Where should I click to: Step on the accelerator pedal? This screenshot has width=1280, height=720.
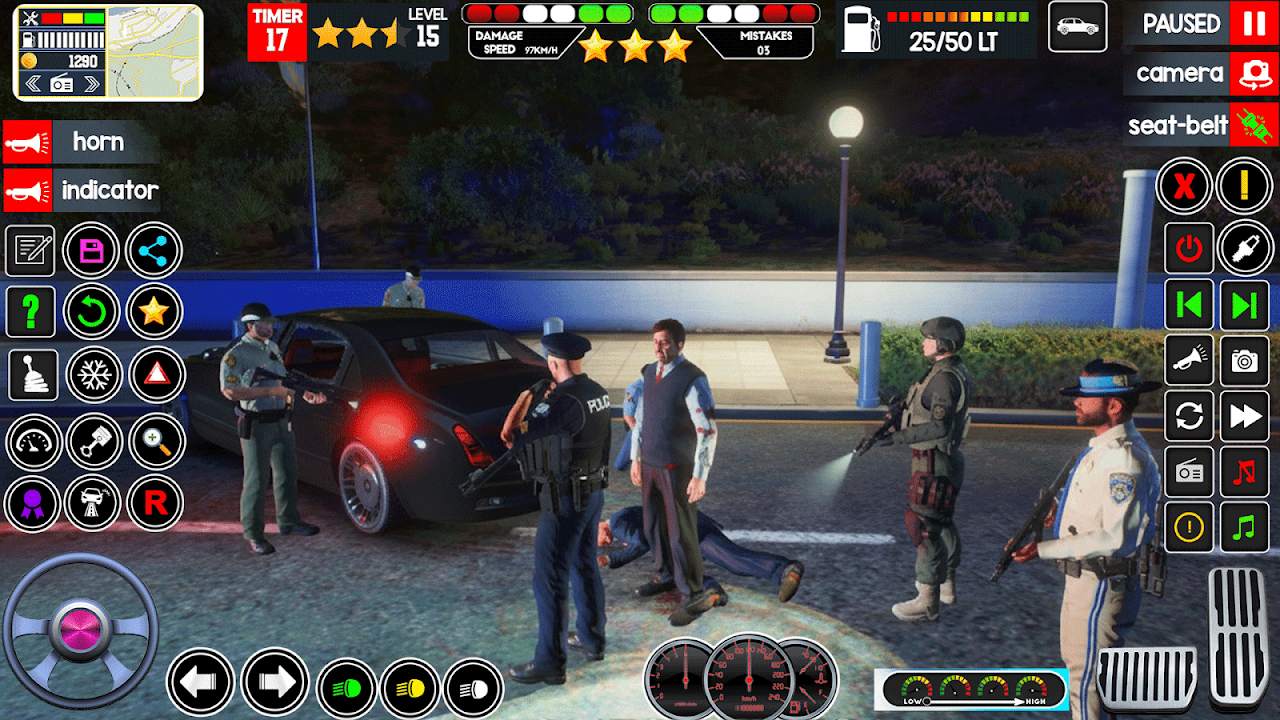[x=1238, y=635]
